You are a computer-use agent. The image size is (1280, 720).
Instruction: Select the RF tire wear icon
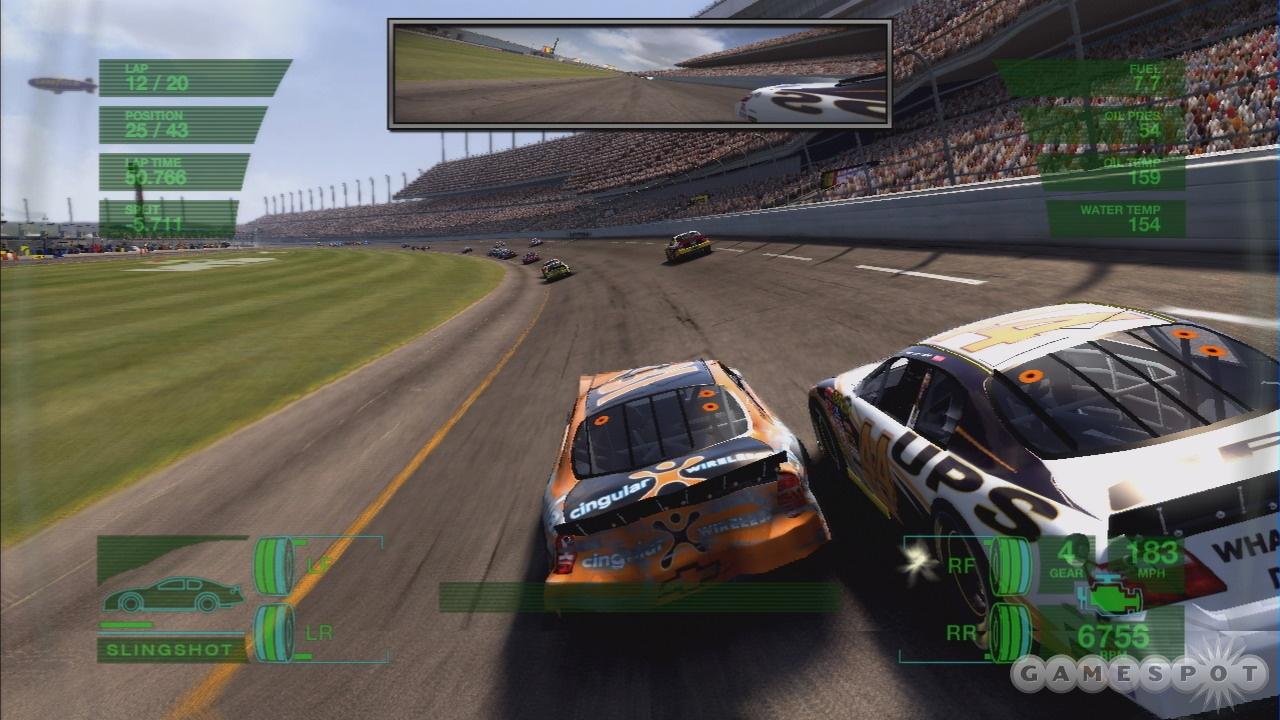[1010, 566]
